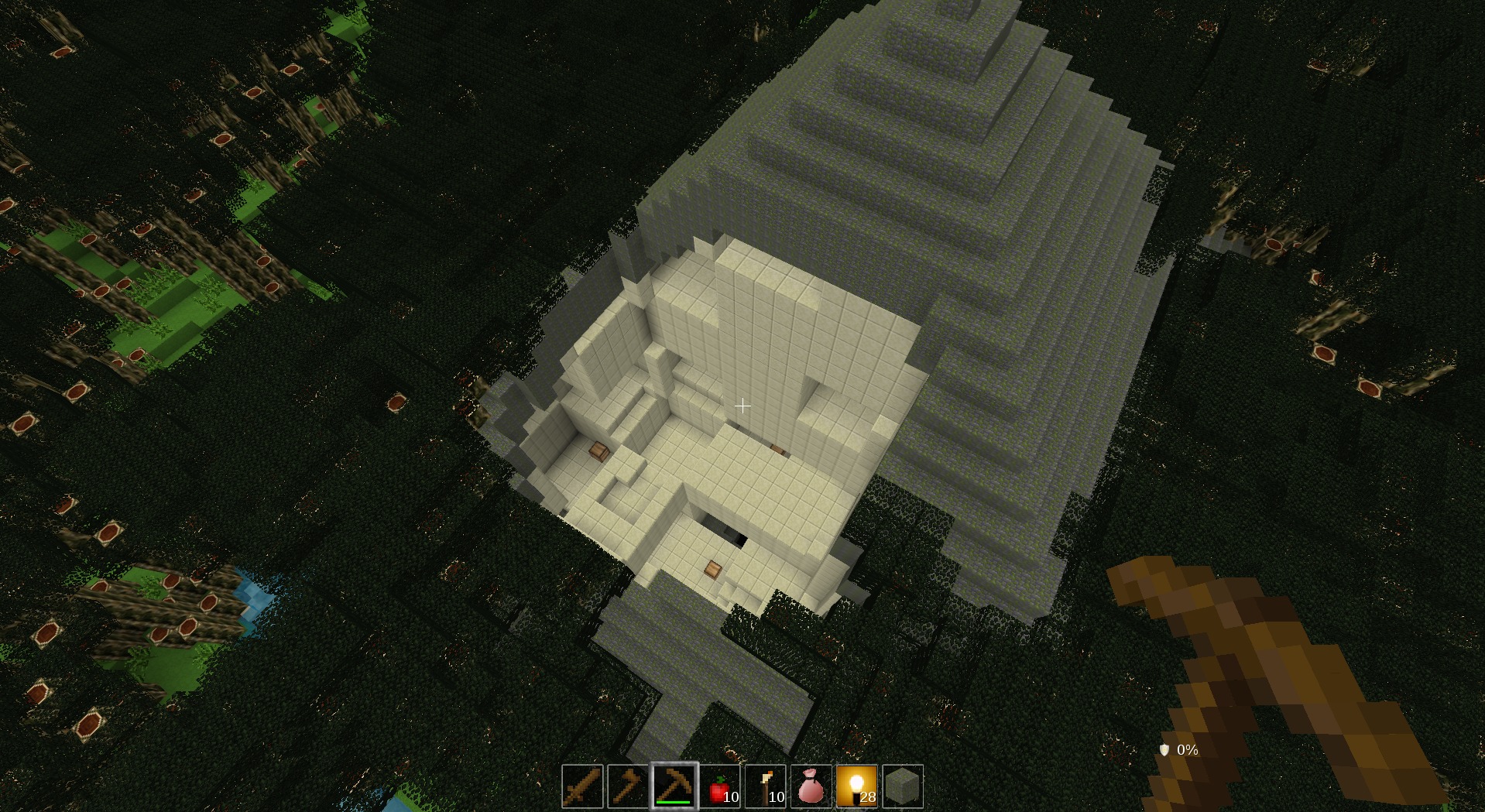Viewport: 1485px width, 812px height.
Task: Switch to the torch hotbar slot
Action: tap(766, 786)
